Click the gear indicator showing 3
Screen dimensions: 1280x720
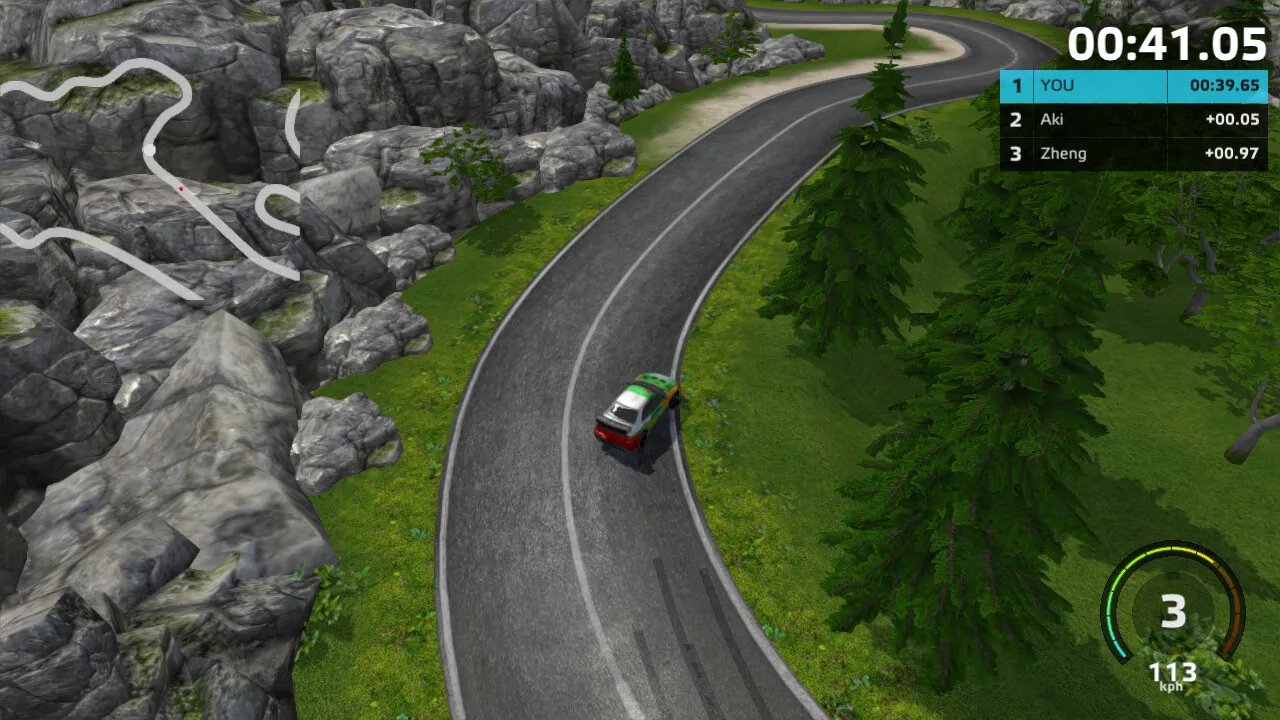point(1173,613)
